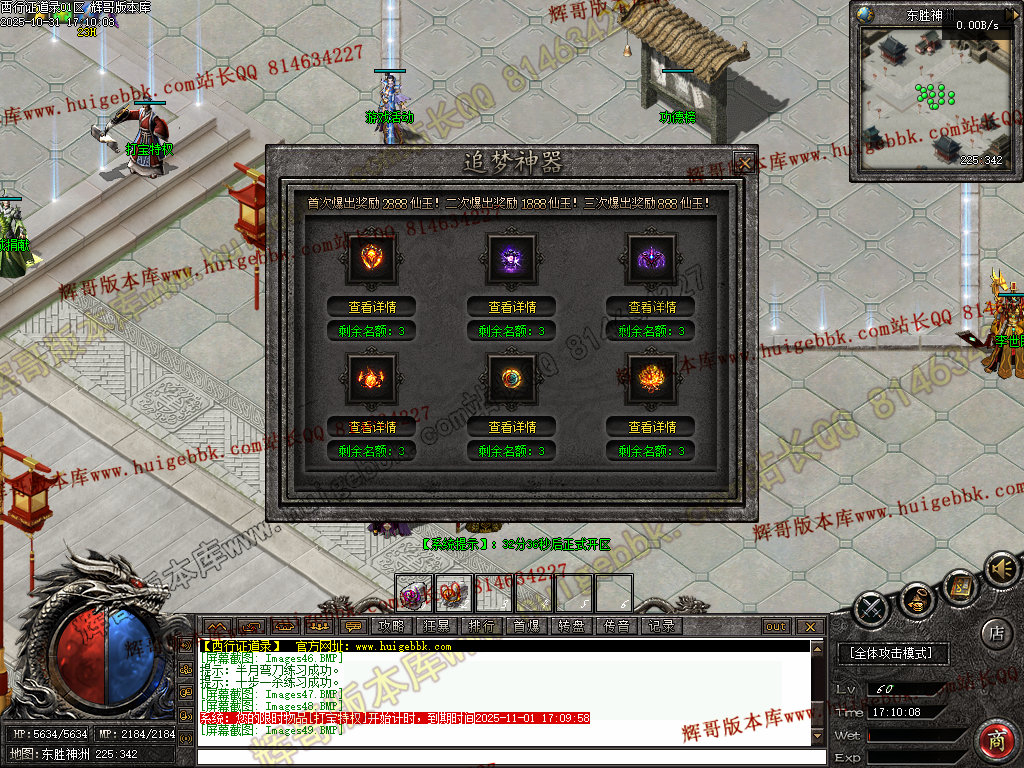This screenshot has height=768, width=1024.
Task: Open the 转盘 lucky wheel
Action: point(572,626)
